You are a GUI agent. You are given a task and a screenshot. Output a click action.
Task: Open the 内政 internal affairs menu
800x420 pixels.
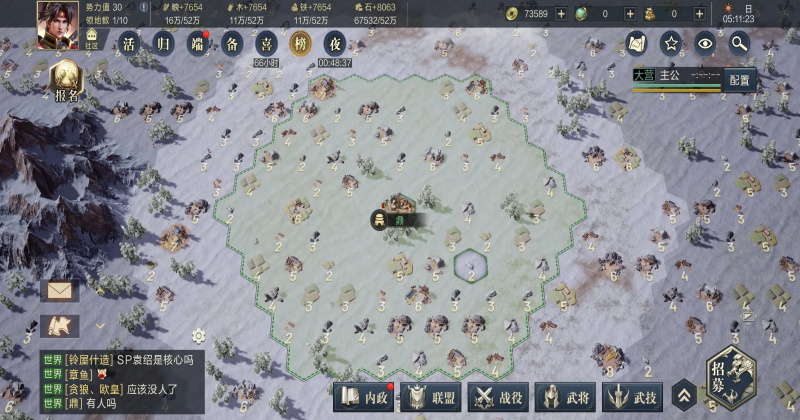[x=364, y=396]
